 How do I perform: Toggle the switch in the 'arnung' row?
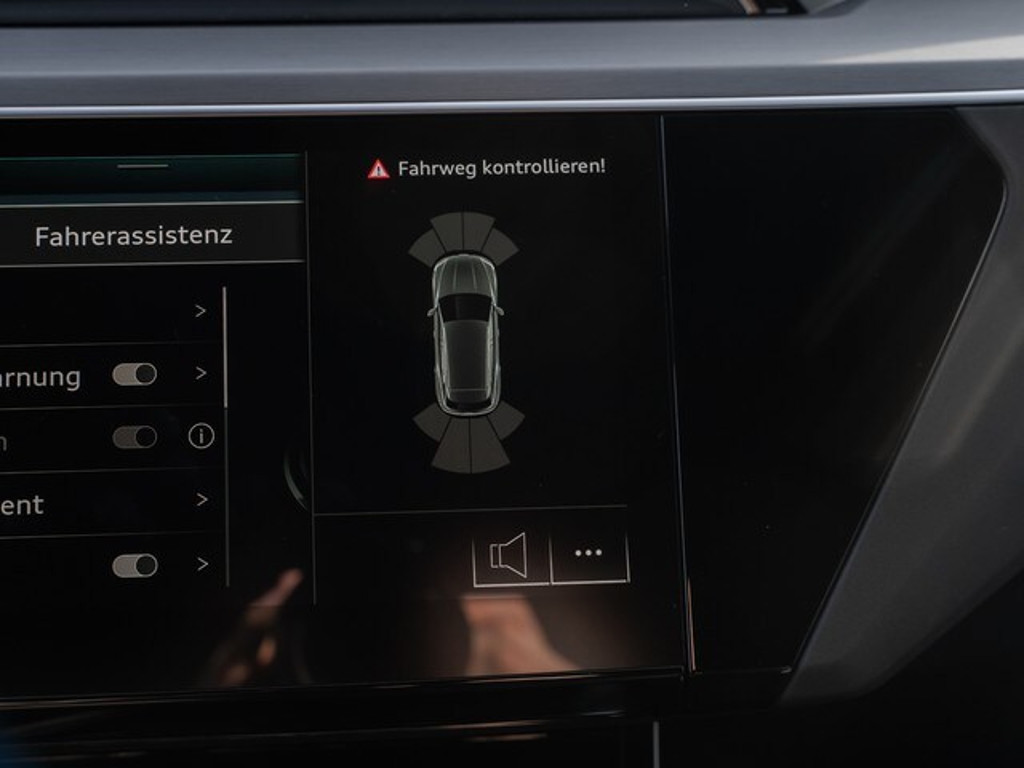[x=135, y=374]
